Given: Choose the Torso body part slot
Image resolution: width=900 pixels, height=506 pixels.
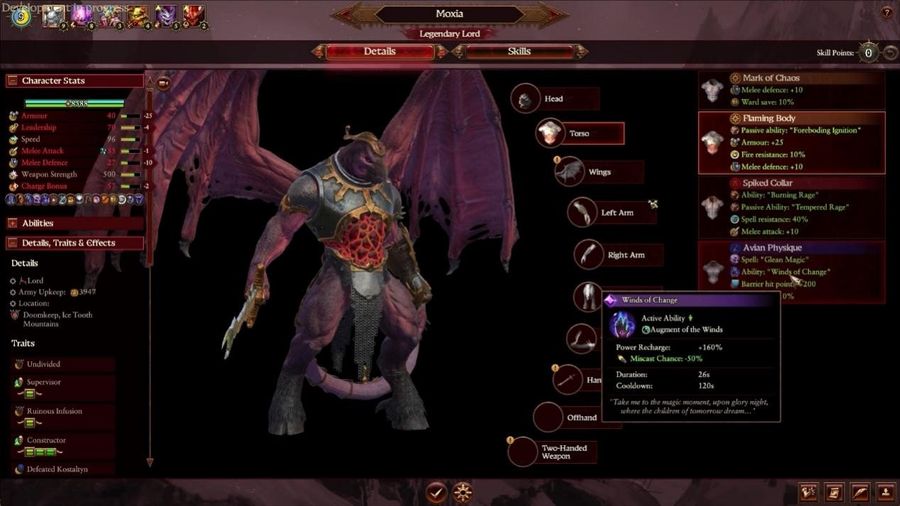Looking at the screenshot, I should [550, 133].
